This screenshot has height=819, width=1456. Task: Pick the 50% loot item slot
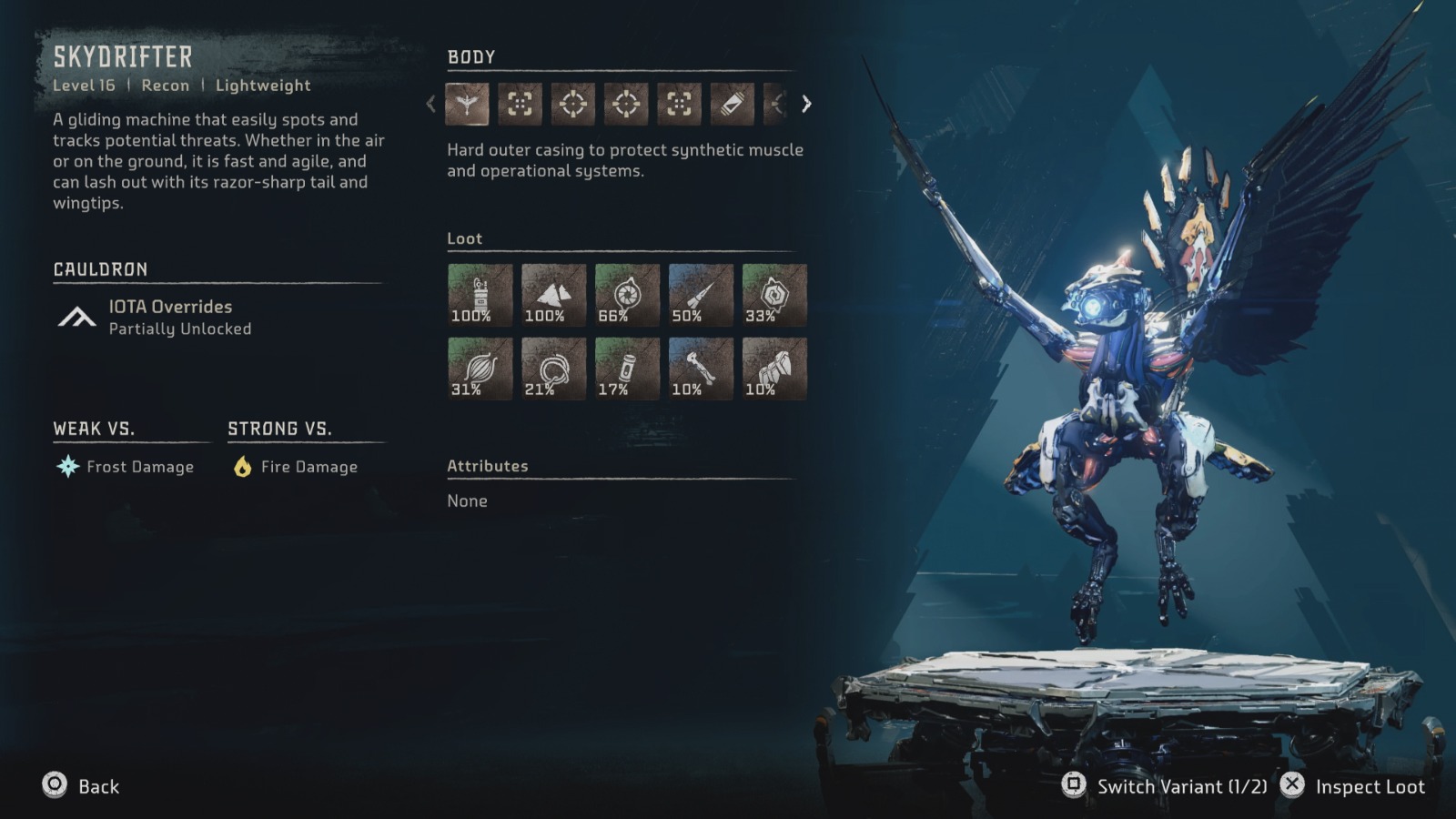tap(701, 295)
